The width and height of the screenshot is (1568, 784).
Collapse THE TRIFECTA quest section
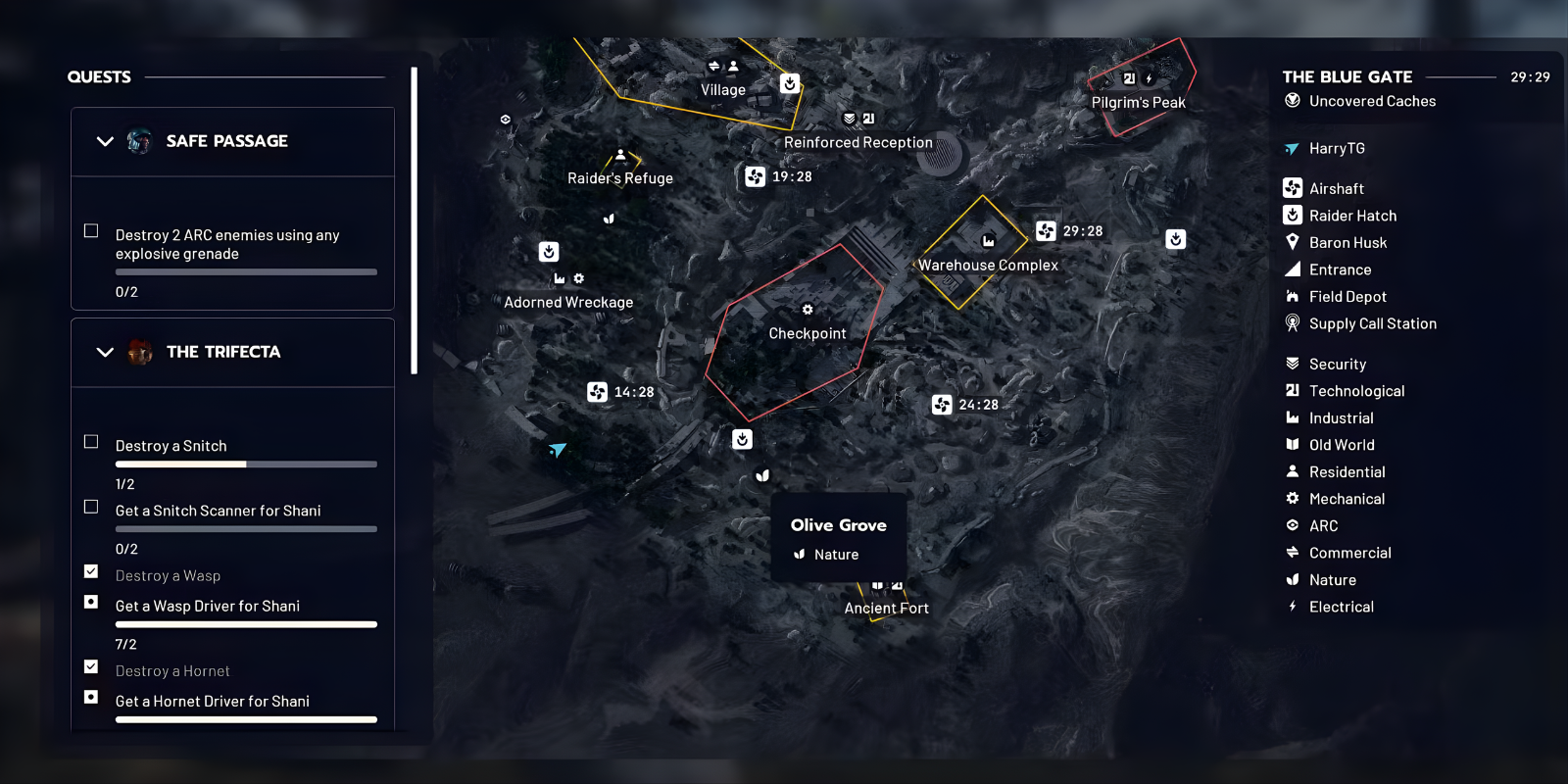click(x=105, y=352)
